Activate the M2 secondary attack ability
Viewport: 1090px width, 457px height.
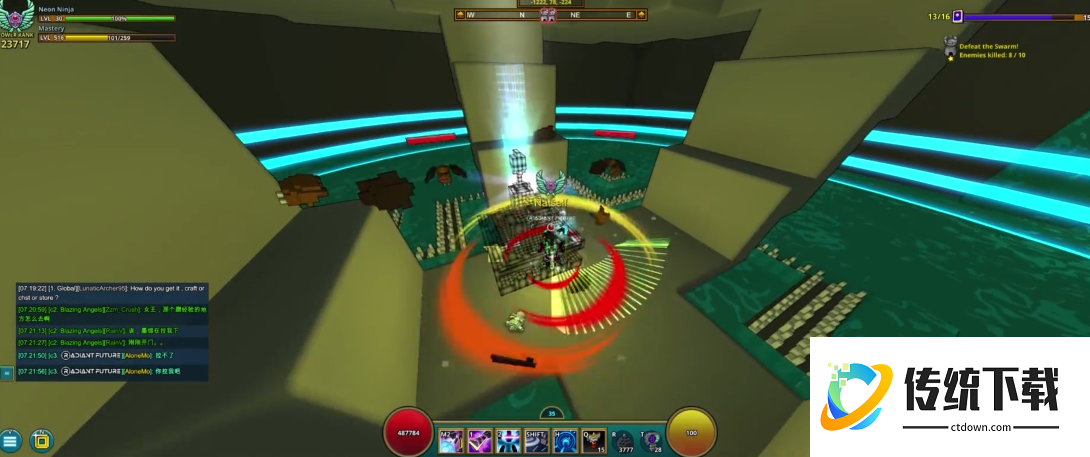click(451, 439)
